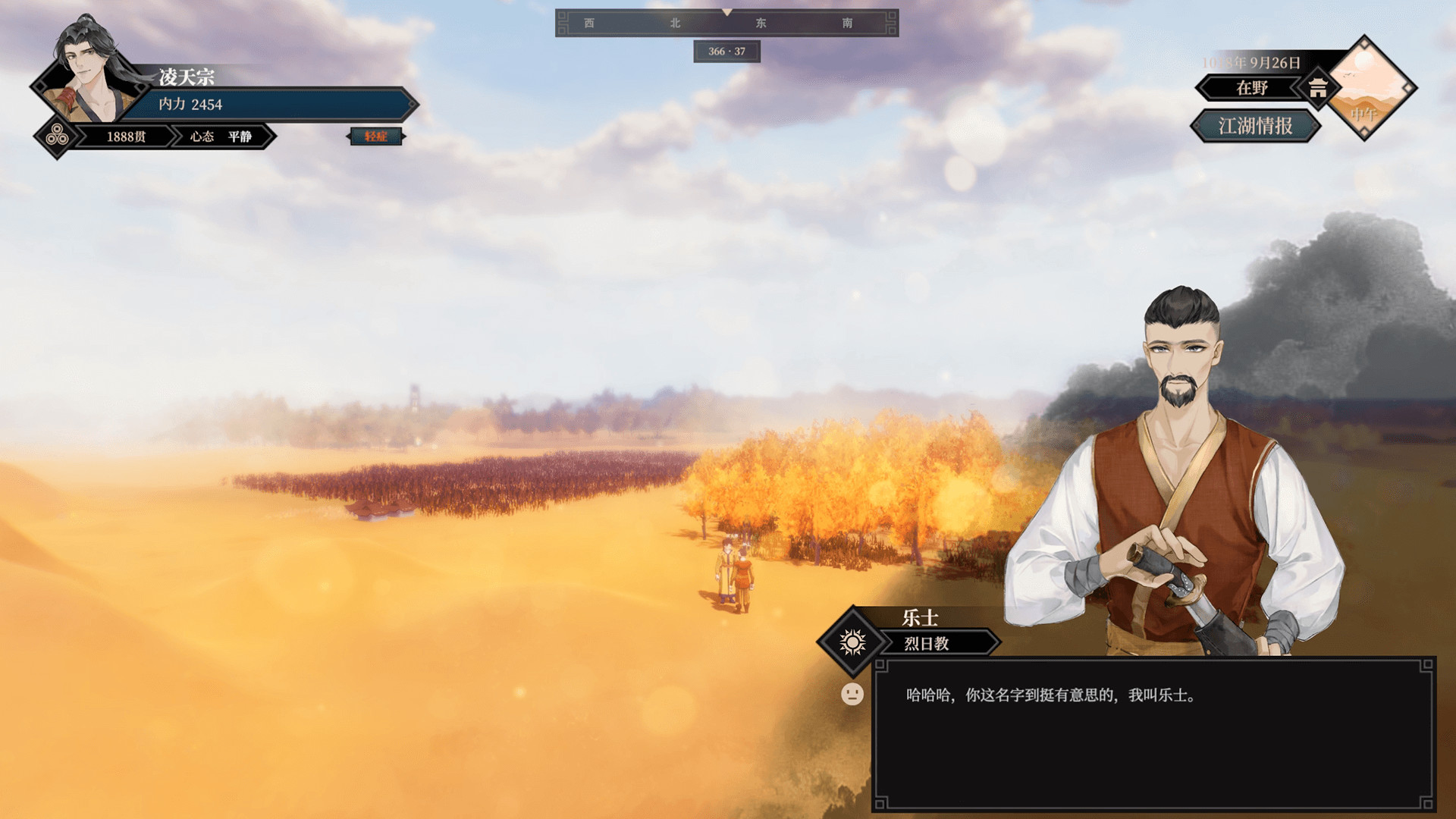Click the dialogue box to continue

pos(1153,734)
